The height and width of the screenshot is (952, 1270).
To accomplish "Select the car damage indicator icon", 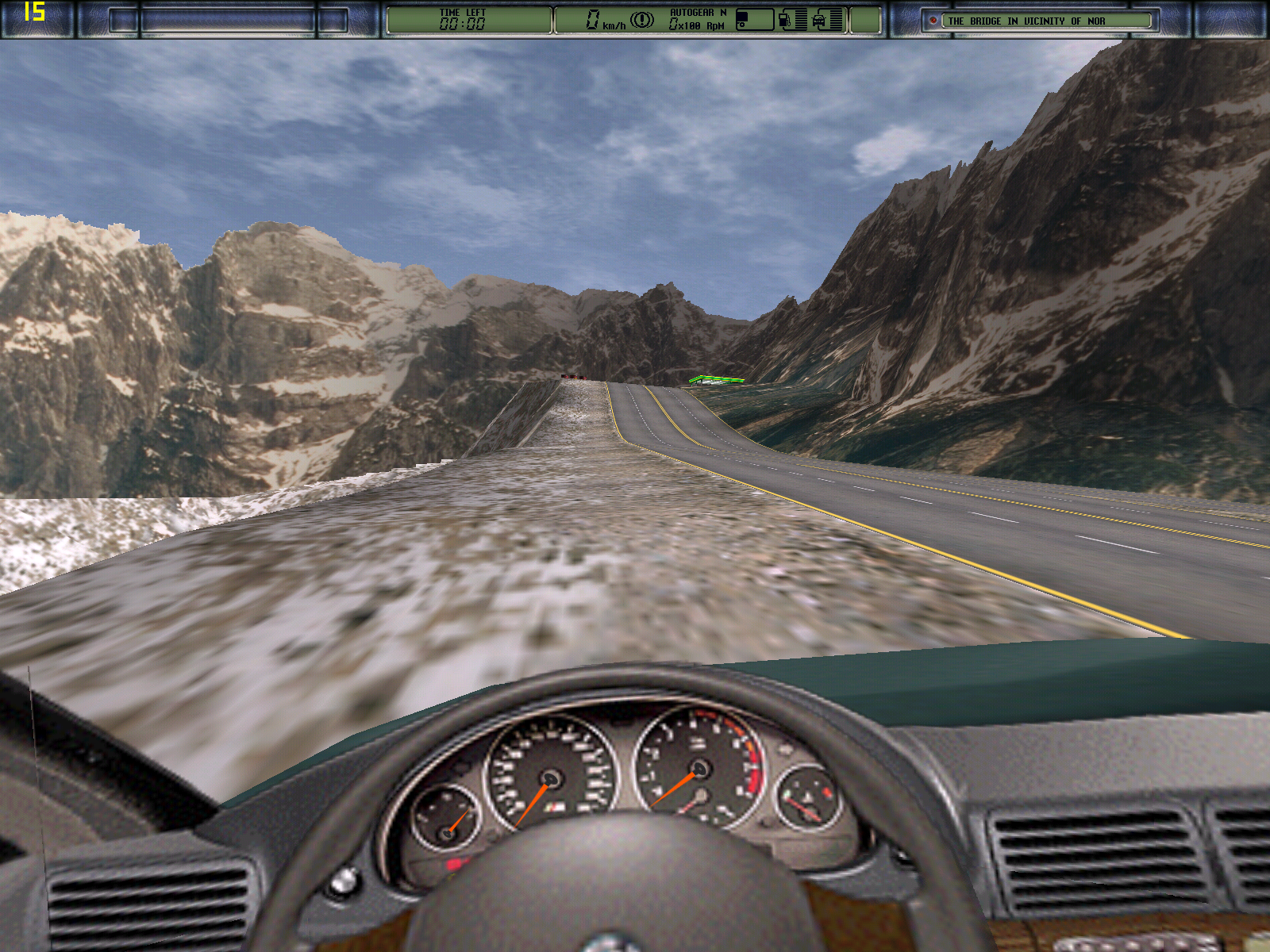I will pos(819,20).
